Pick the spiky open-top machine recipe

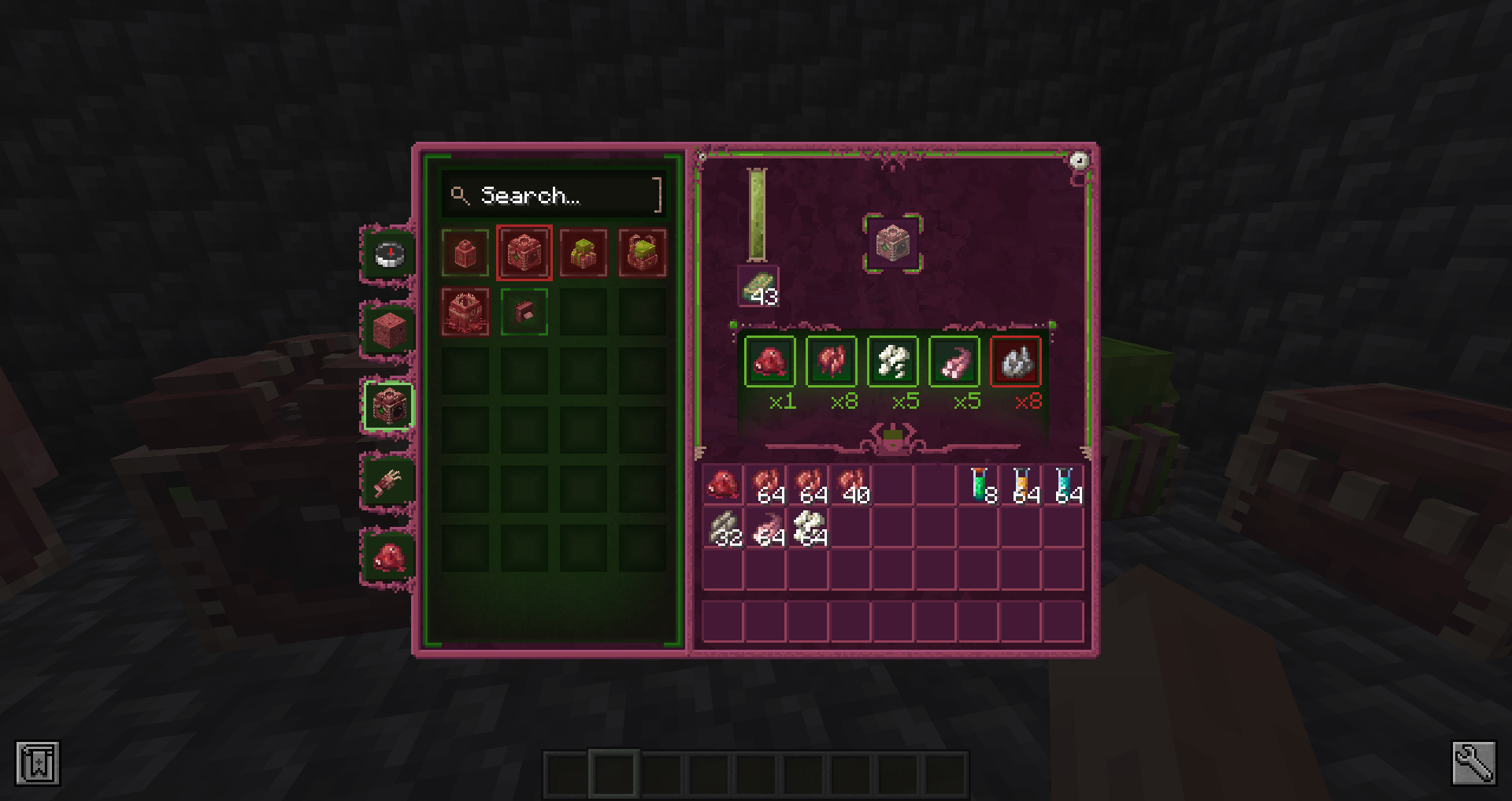click(465, 312)
